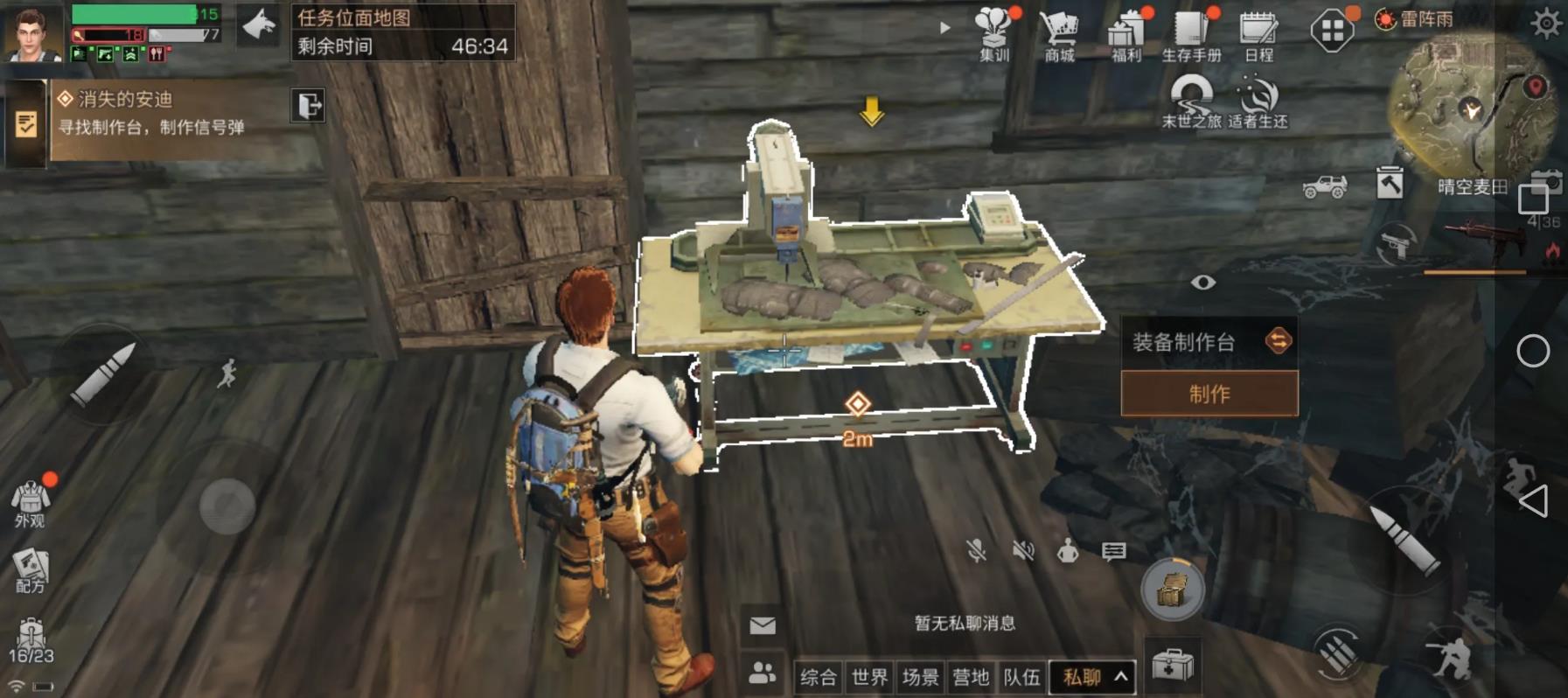1568x698 pixels.
Task: Open the 集训 training icon
Action: coord(993,31)
